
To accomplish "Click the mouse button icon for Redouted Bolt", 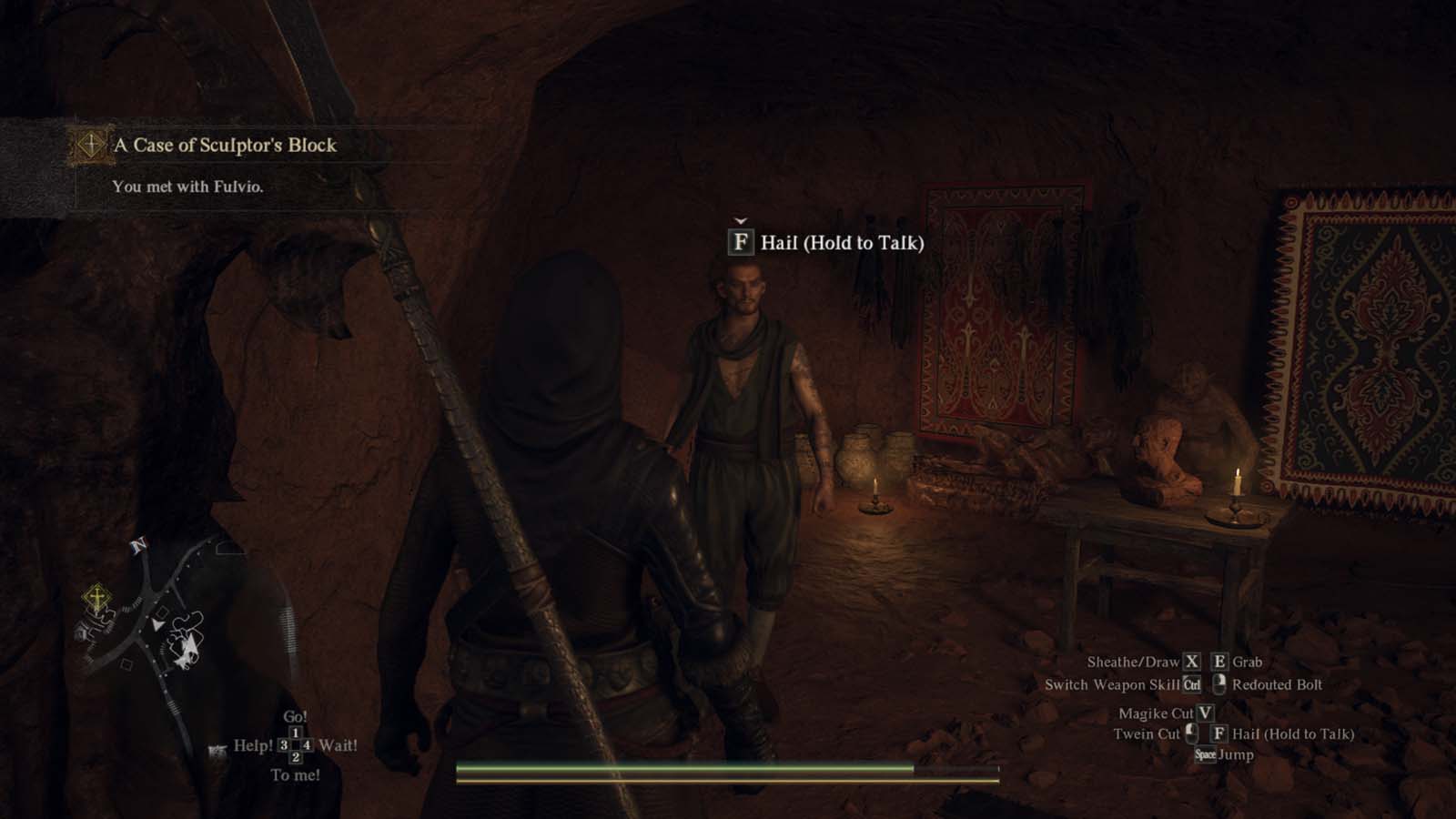I will [x=1220, y=685].
